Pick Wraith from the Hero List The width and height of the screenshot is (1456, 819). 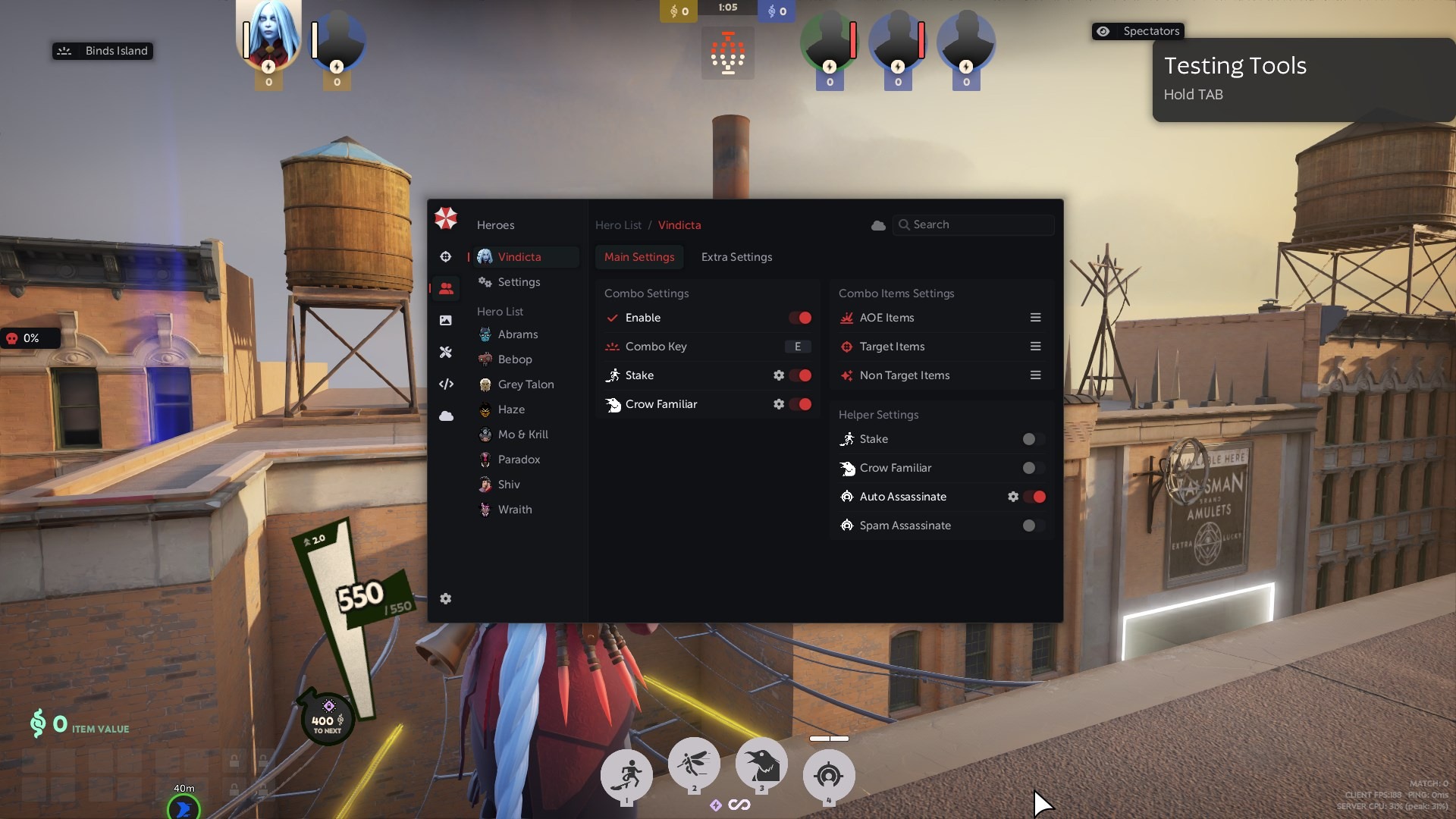point(514,510)
